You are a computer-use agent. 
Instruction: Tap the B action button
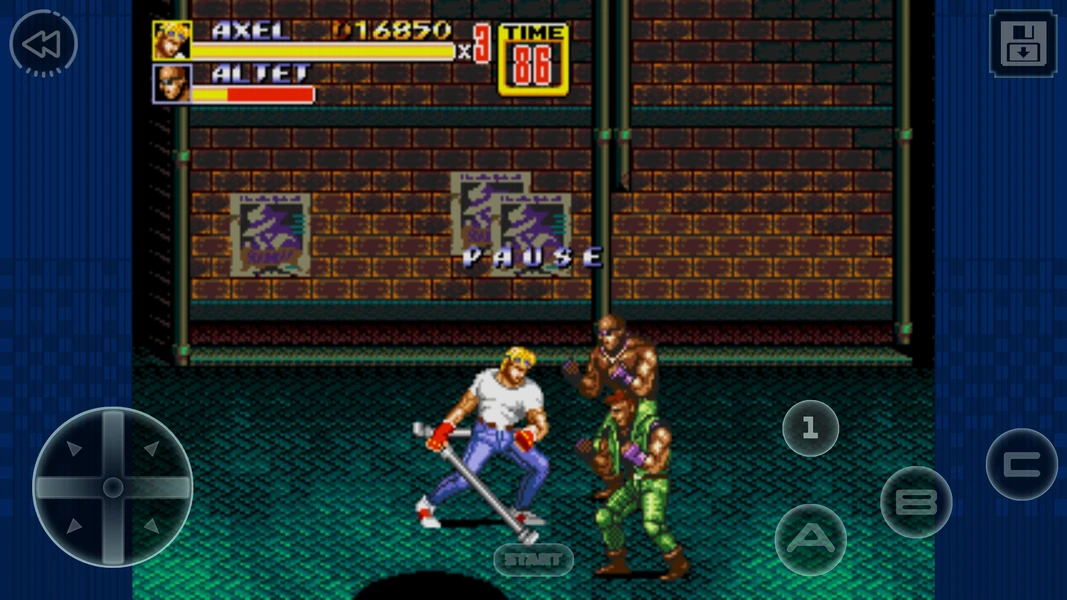pos(916,502)
